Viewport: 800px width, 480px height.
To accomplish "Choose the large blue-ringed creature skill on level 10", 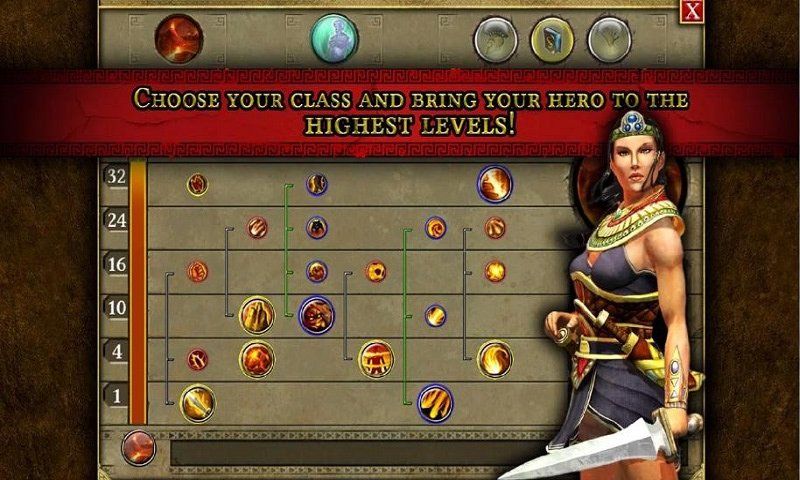I will (316, 314).
